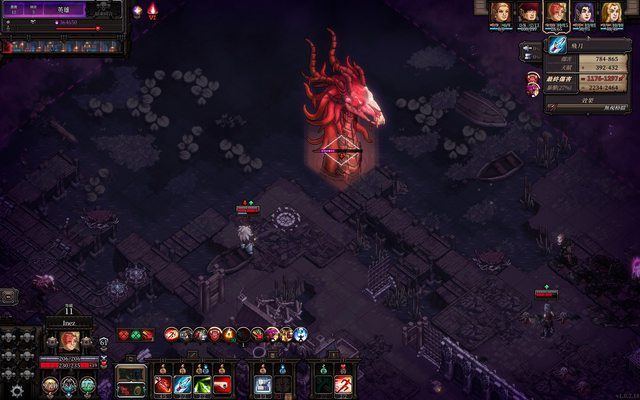Click the weapon set swap panel

132,380
